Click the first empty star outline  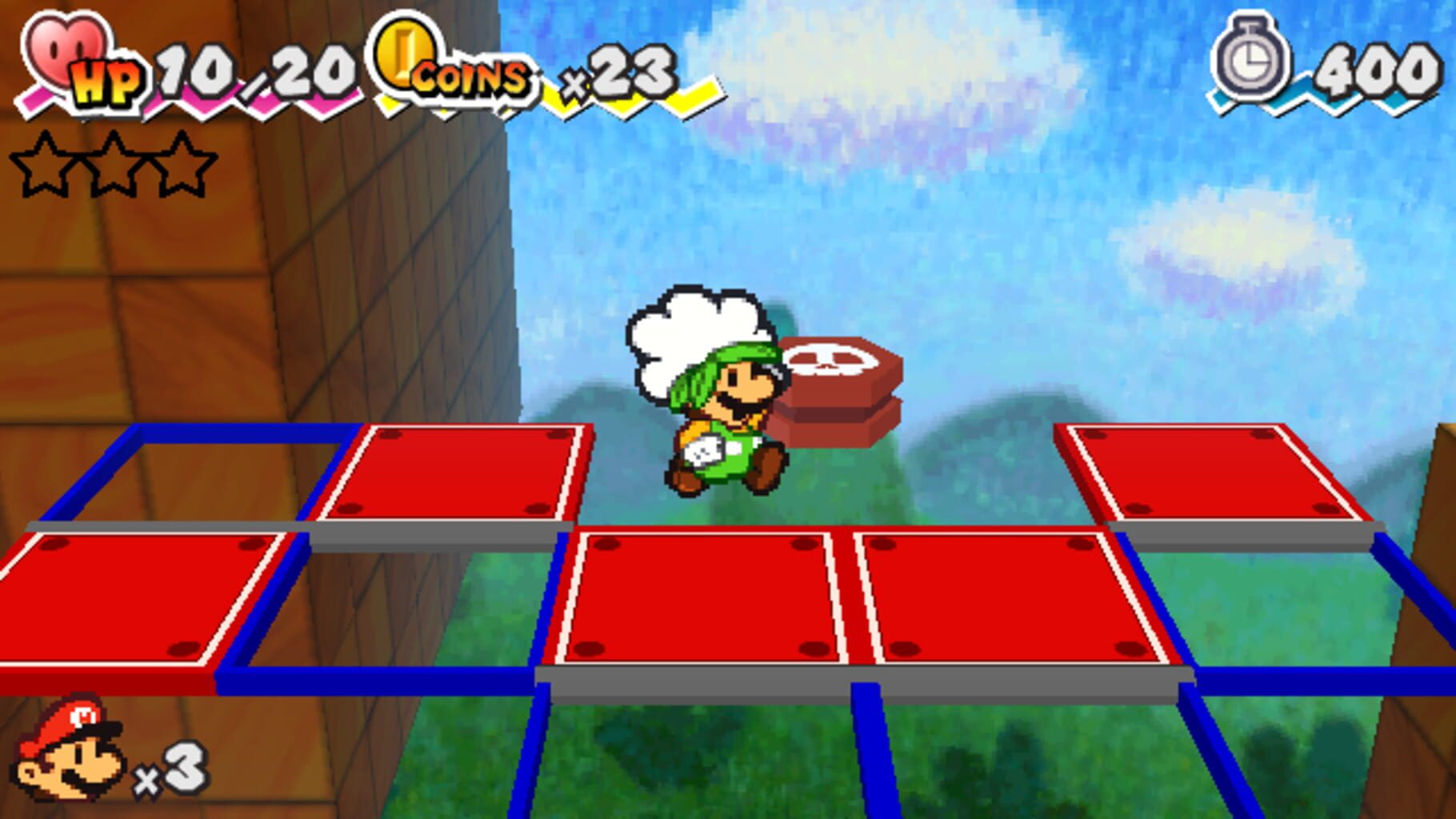pyautogui.click(x=44, y=164)
